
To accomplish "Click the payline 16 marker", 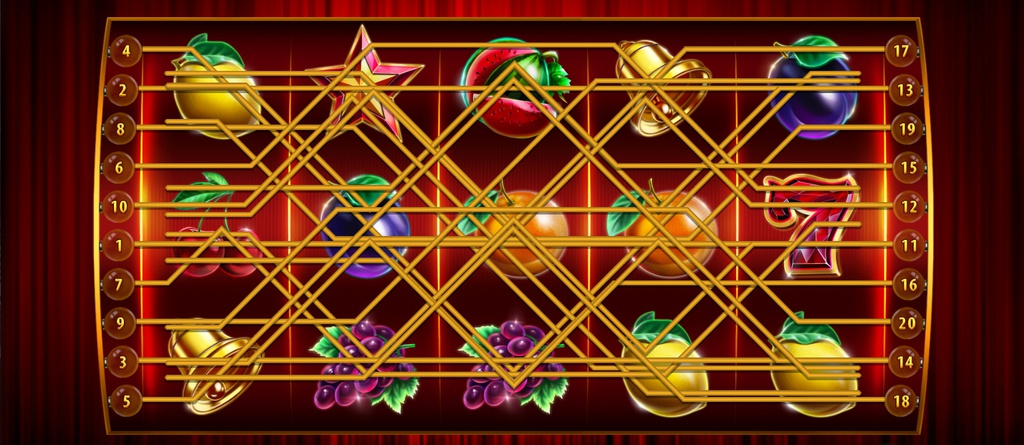I will click(x=908, y=284).
